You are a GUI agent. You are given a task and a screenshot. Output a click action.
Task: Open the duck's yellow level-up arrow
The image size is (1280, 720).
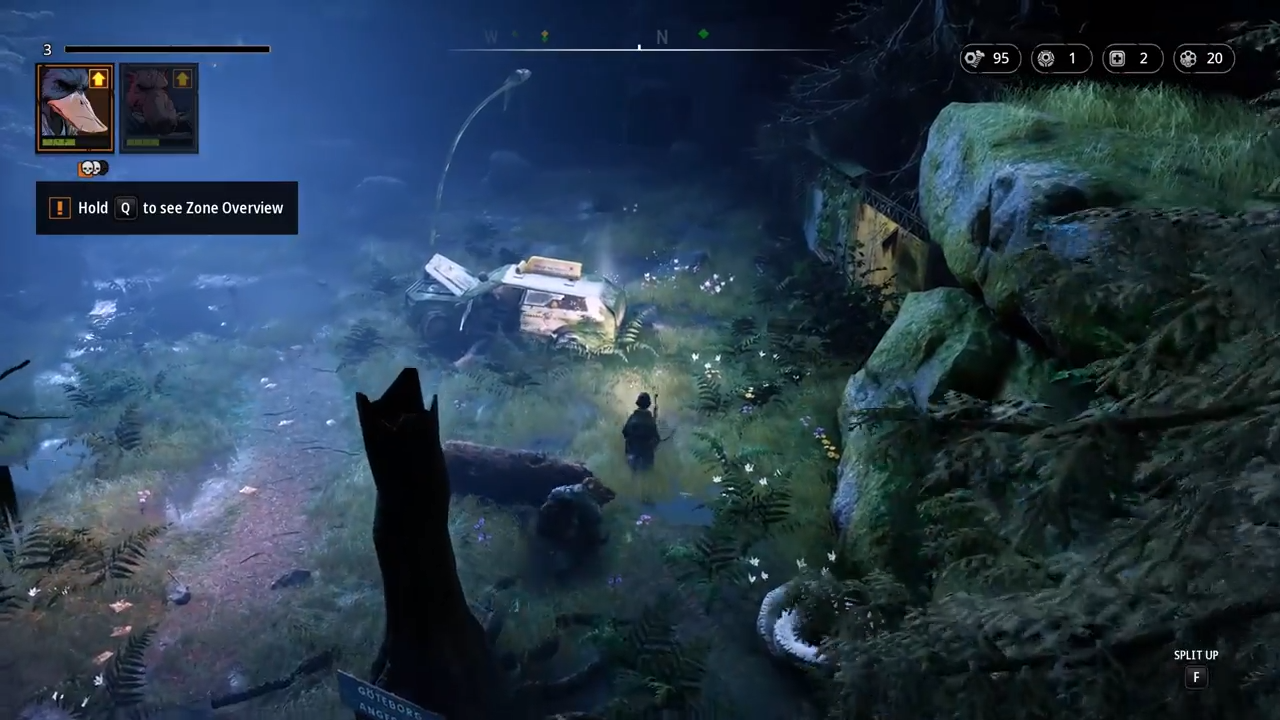98,78
